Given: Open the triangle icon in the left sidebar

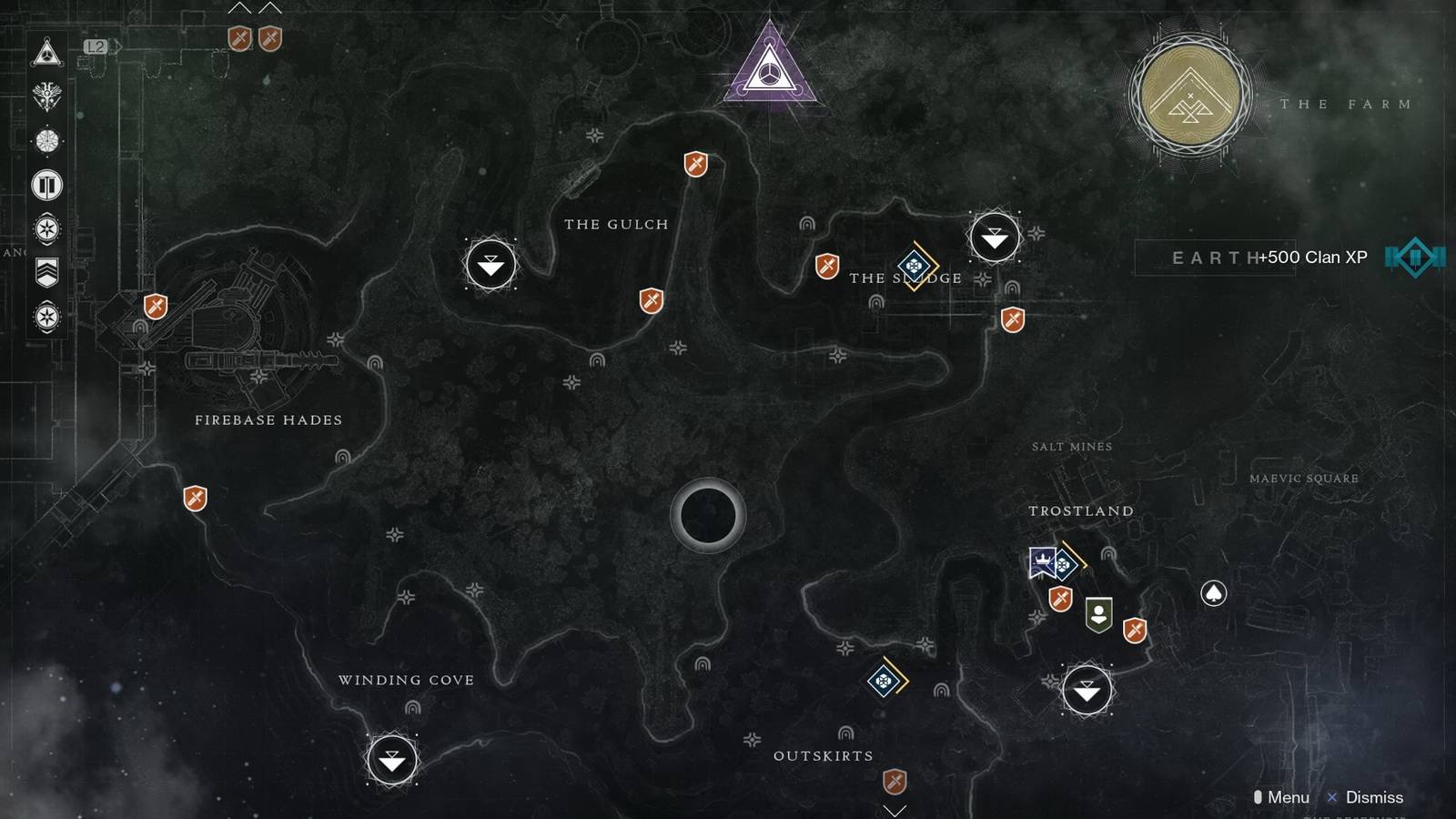Looking at the screenshot, I should (x=47, y=53).
